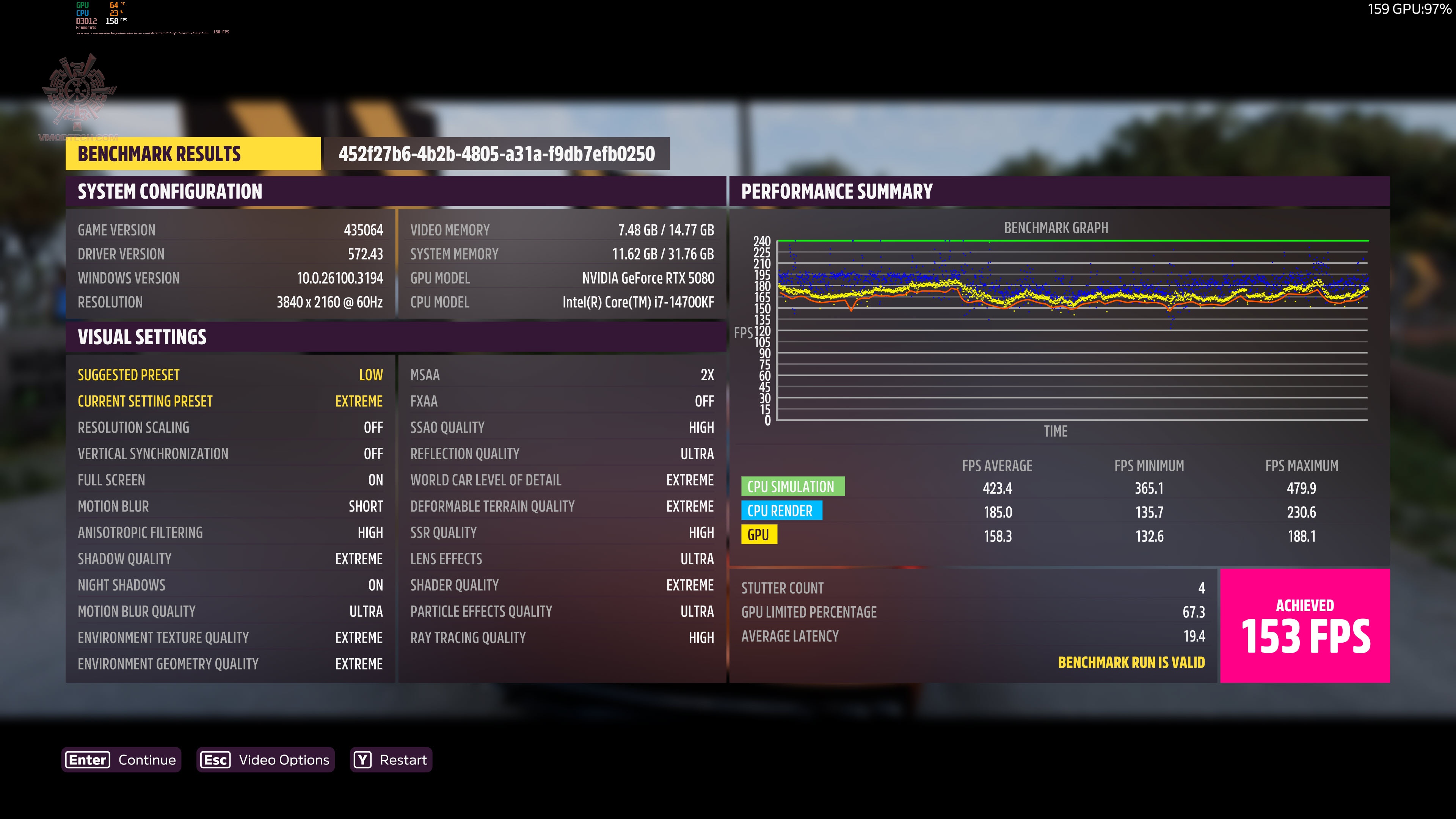This screenshot has height=819, width=1456.
Task: Click the Enter key icon beside Continue
Action: click(87, 759)
